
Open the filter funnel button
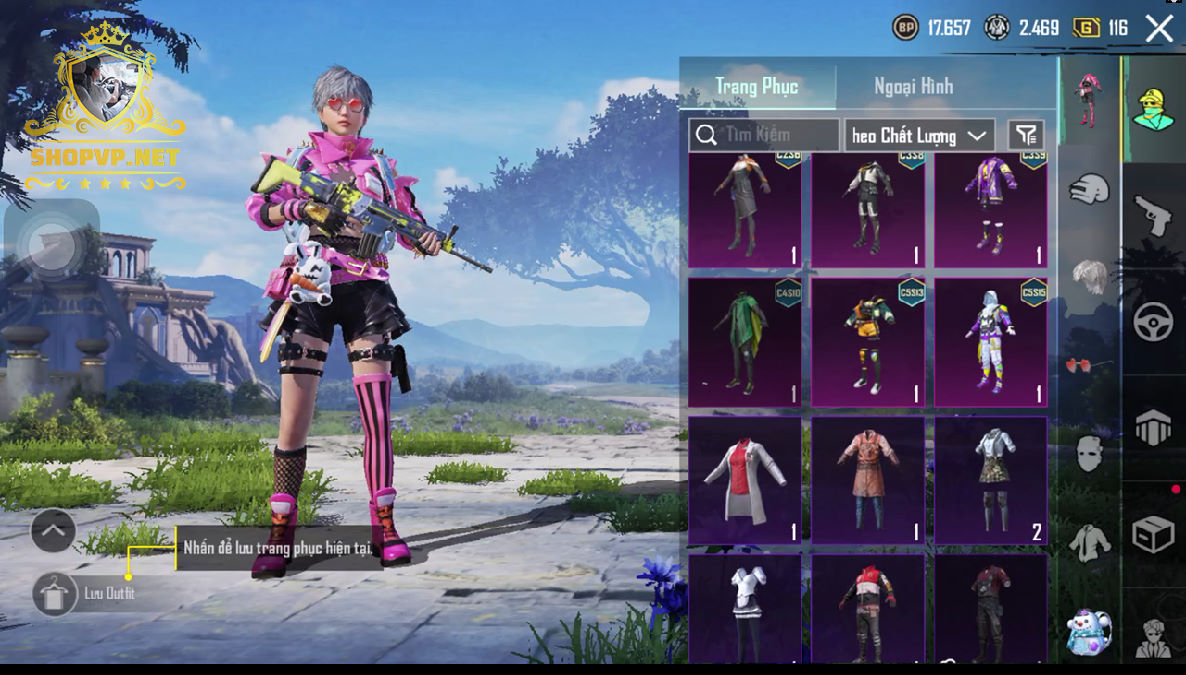point(1025,135)
